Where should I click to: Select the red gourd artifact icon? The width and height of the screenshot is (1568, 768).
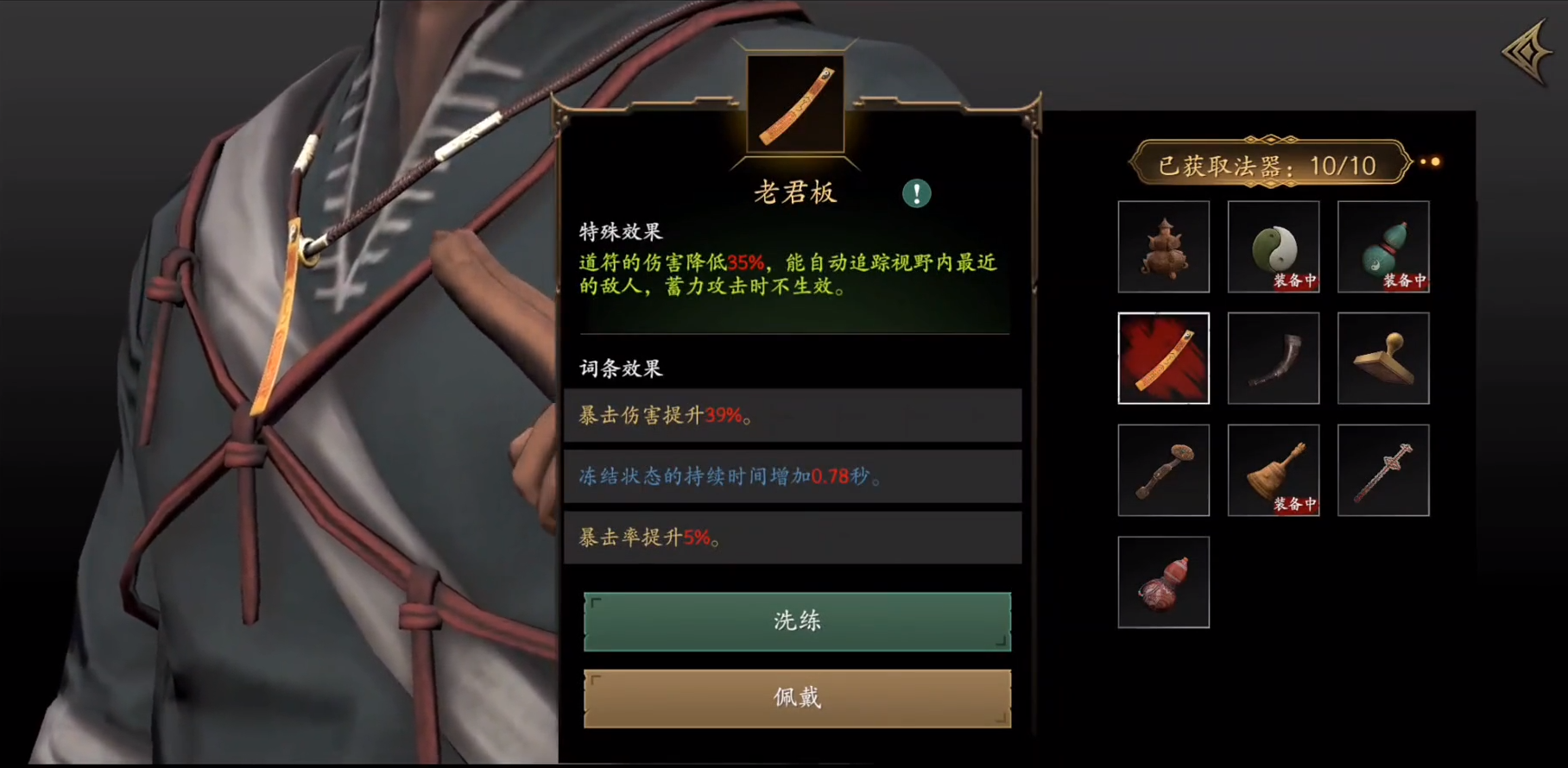pos(1163,581)
